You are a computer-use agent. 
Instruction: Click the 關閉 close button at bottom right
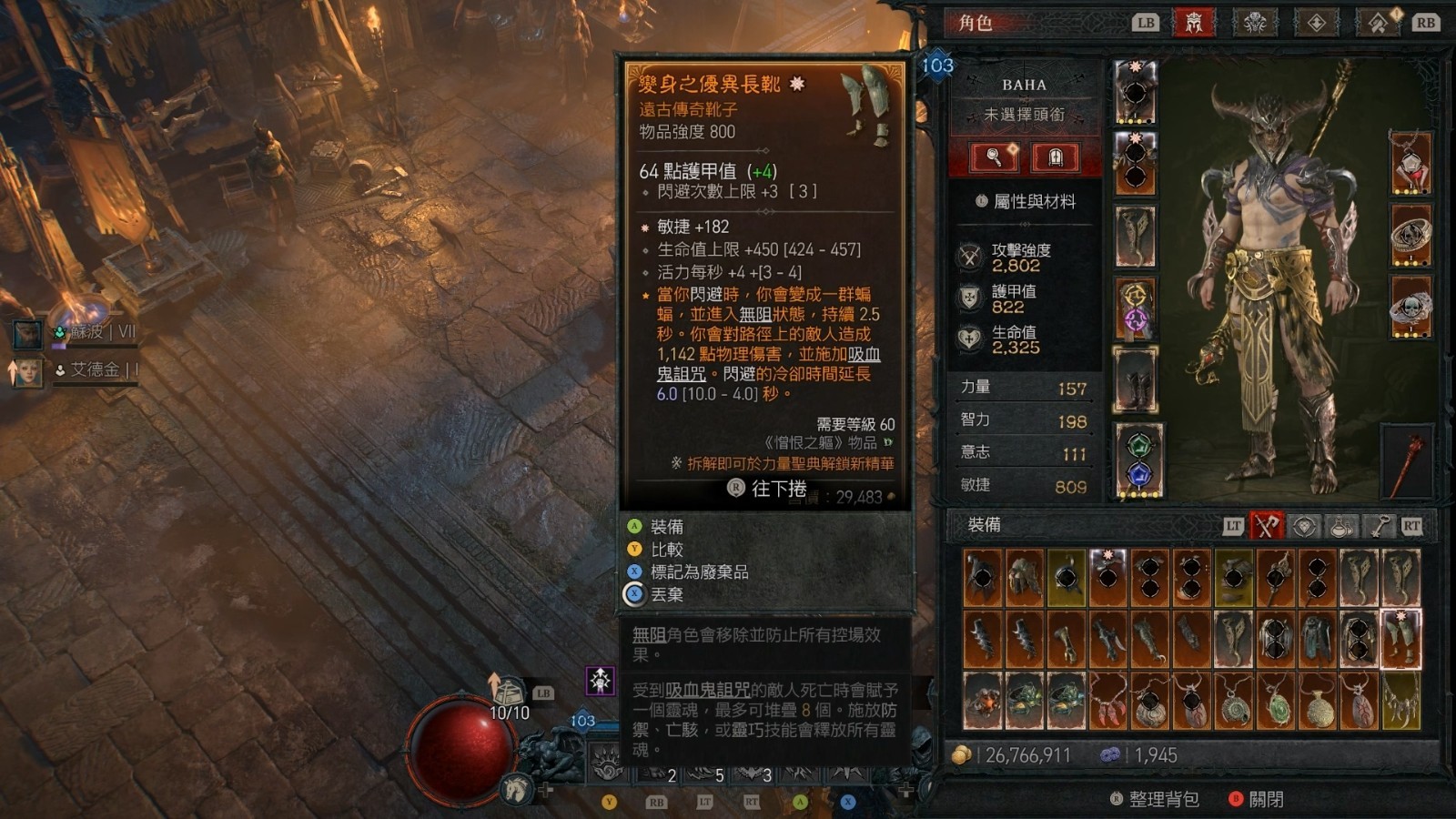tap(1265, 797)
